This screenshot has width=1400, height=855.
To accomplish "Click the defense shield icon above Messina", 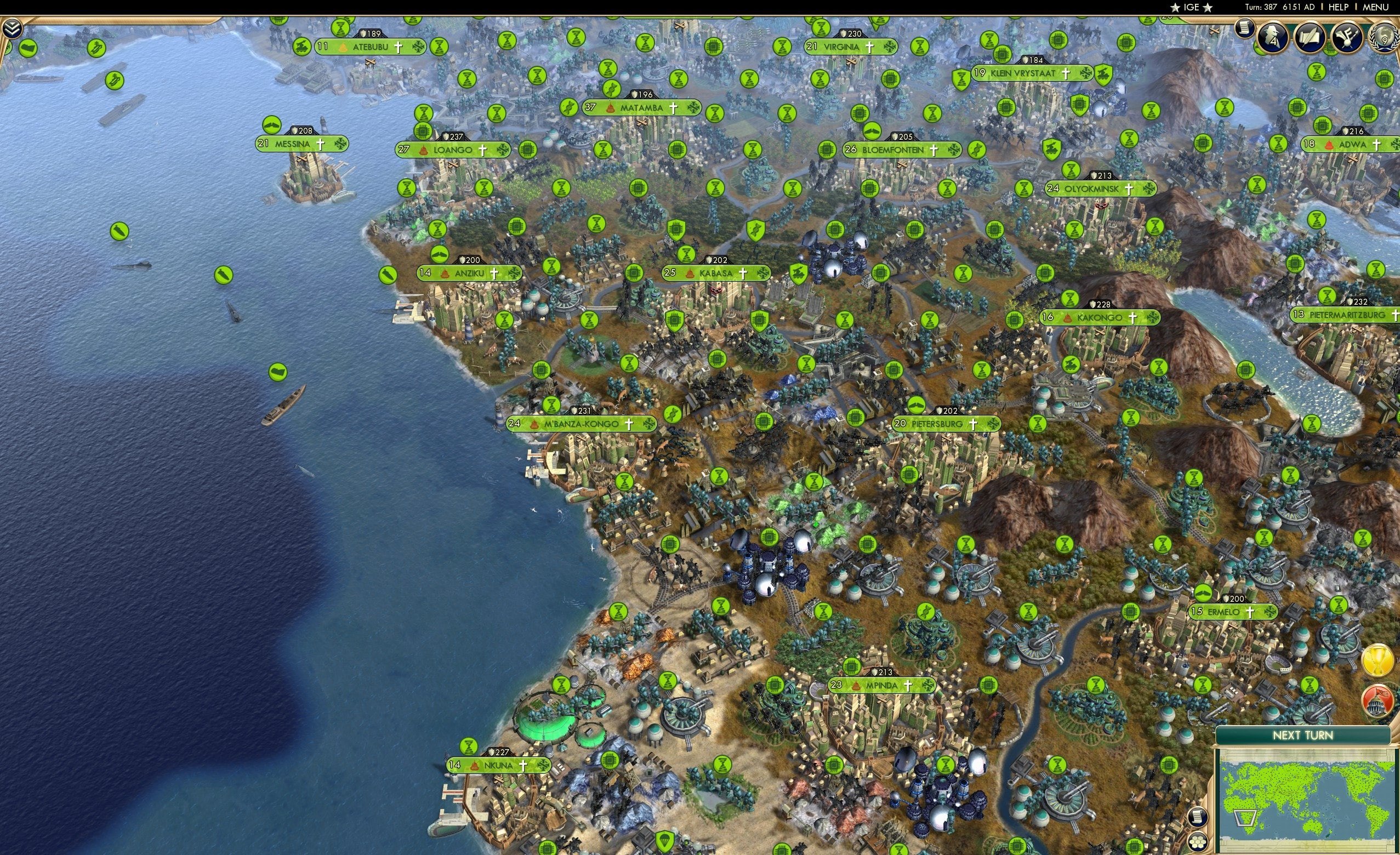I will tap(295, 131).
